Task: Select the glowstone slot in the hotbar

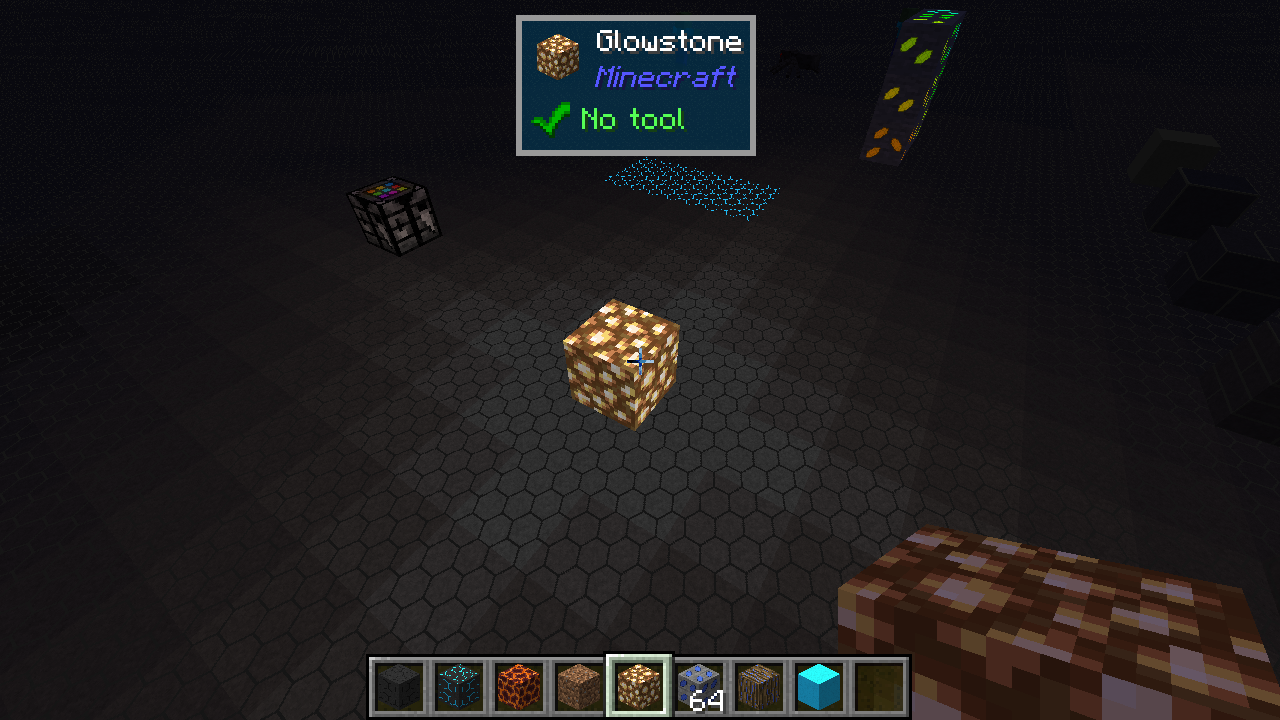Action: [639, 687]
